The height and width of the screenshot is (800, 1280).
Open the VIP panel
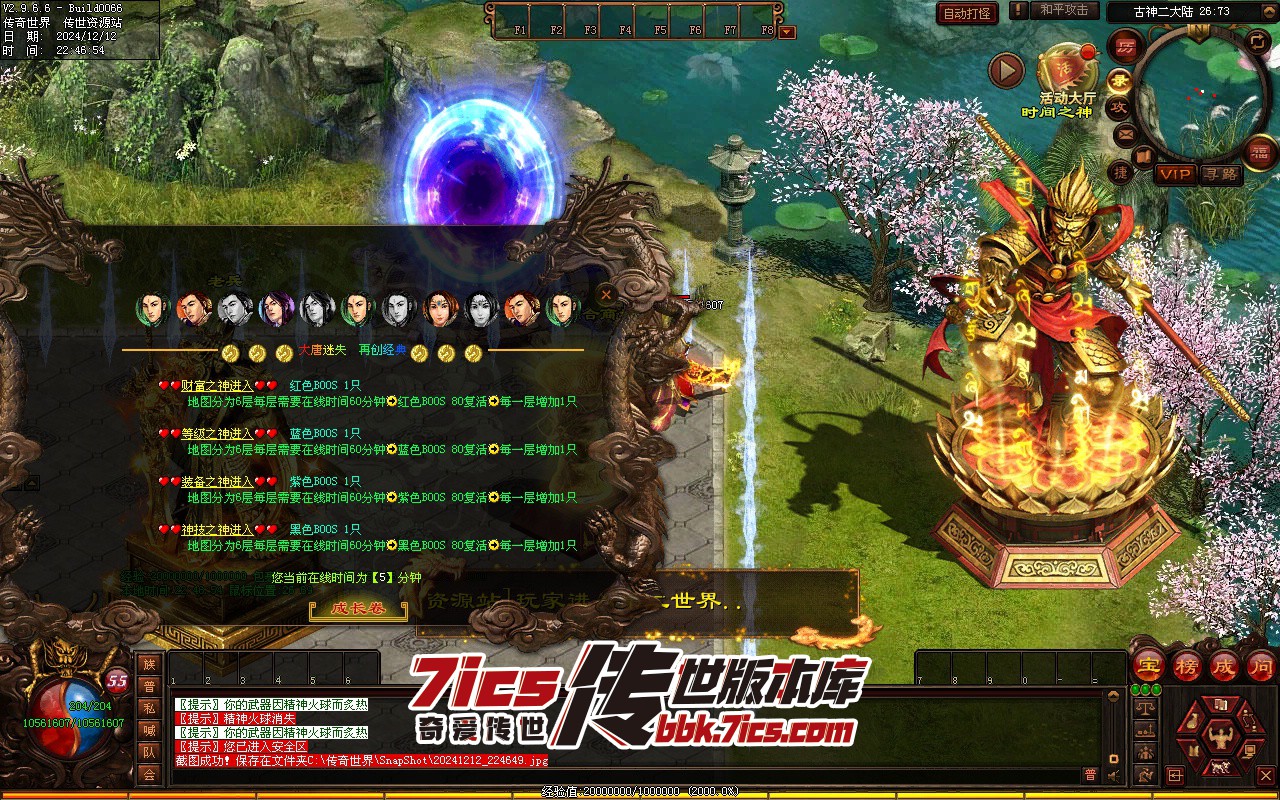(x=1175, y=174)
